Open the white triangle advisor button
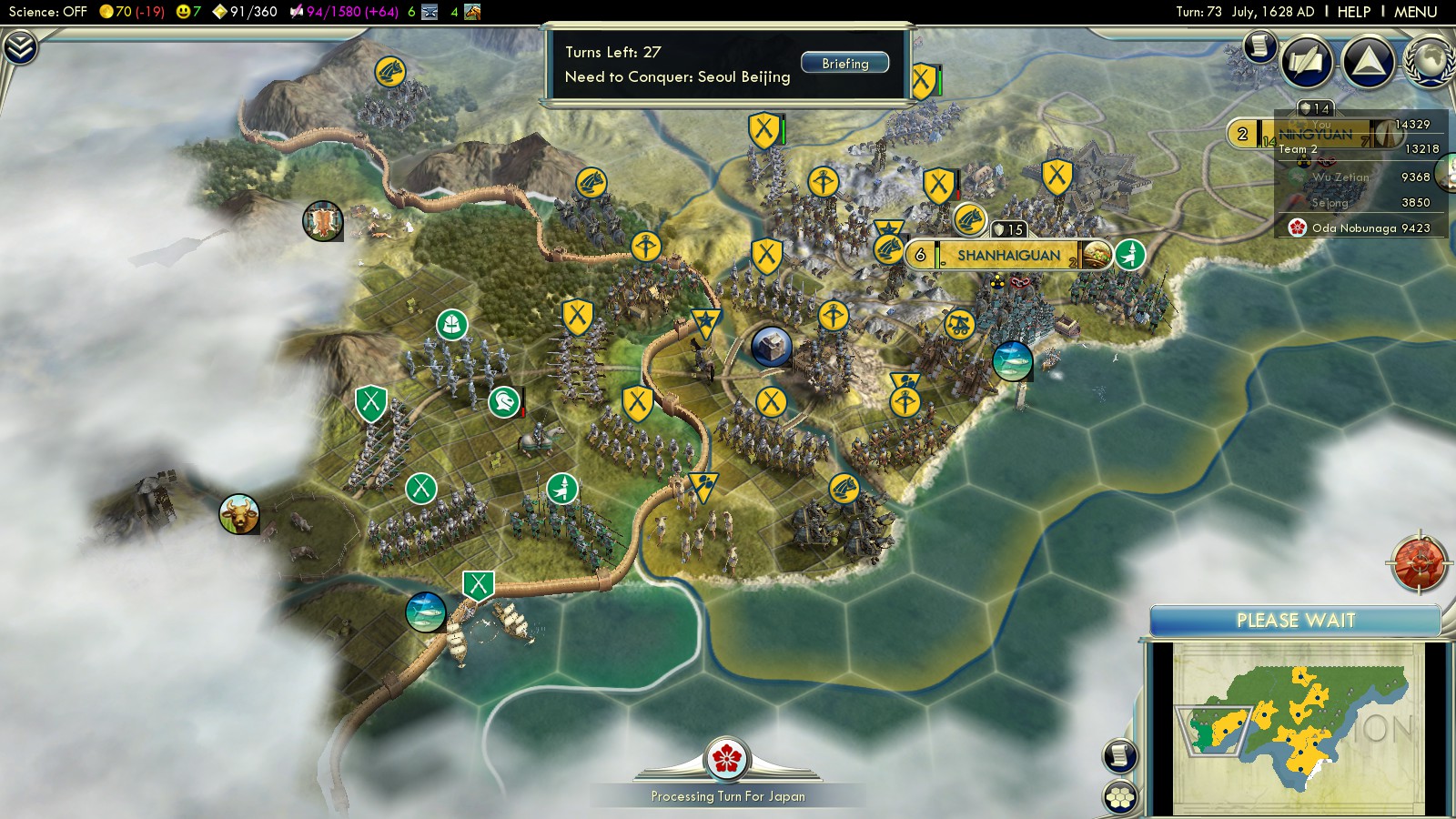 pos(1368,62)
